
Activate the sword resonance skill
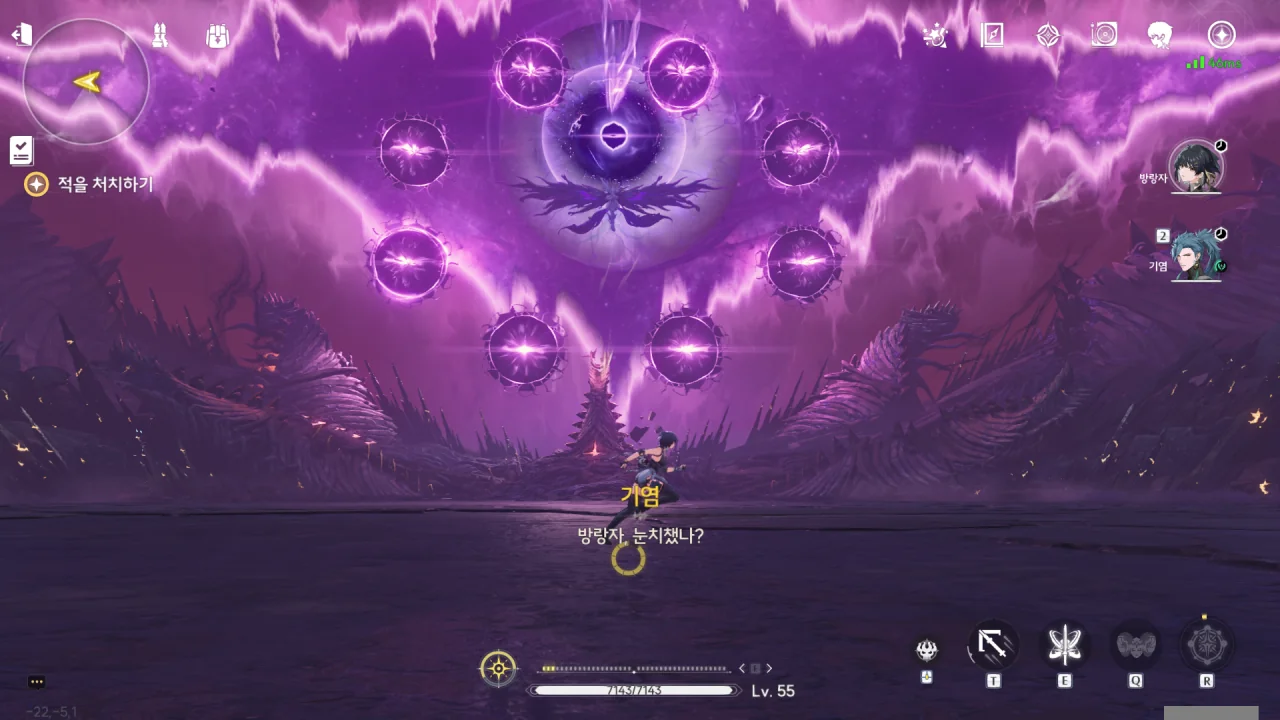pos(1065,645)
